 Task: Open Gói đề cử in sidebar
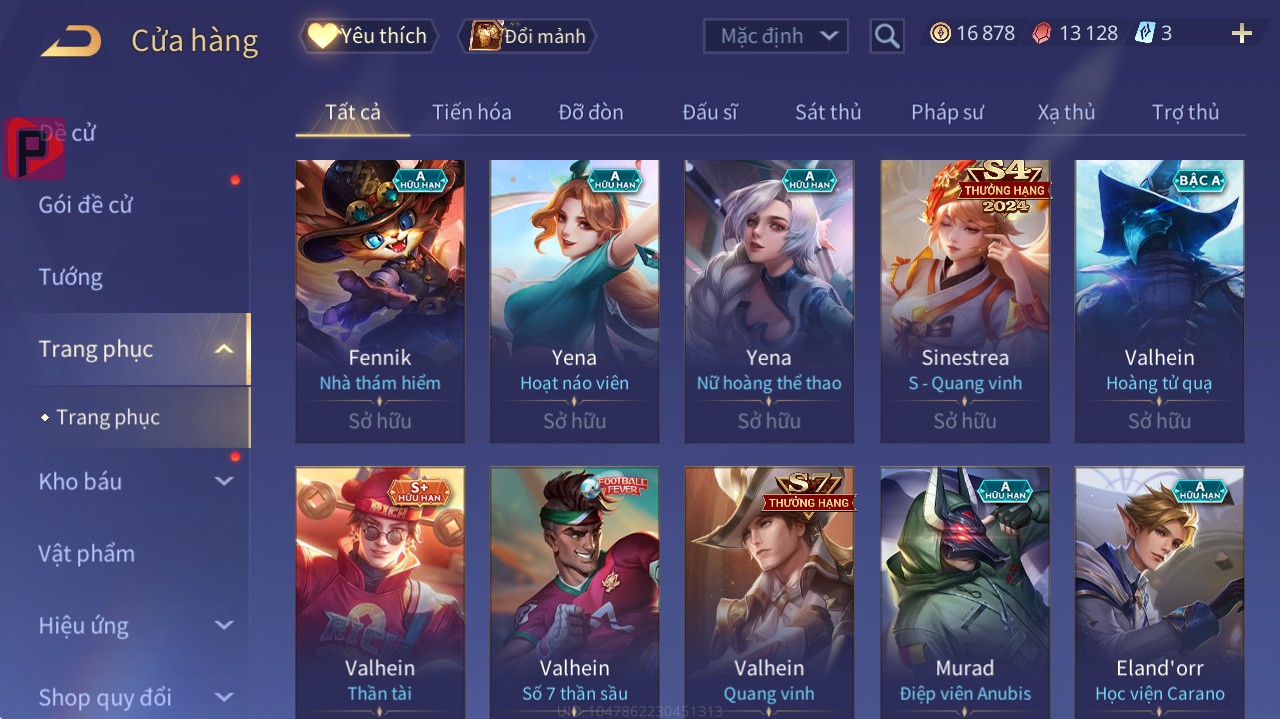pos(86,205)
